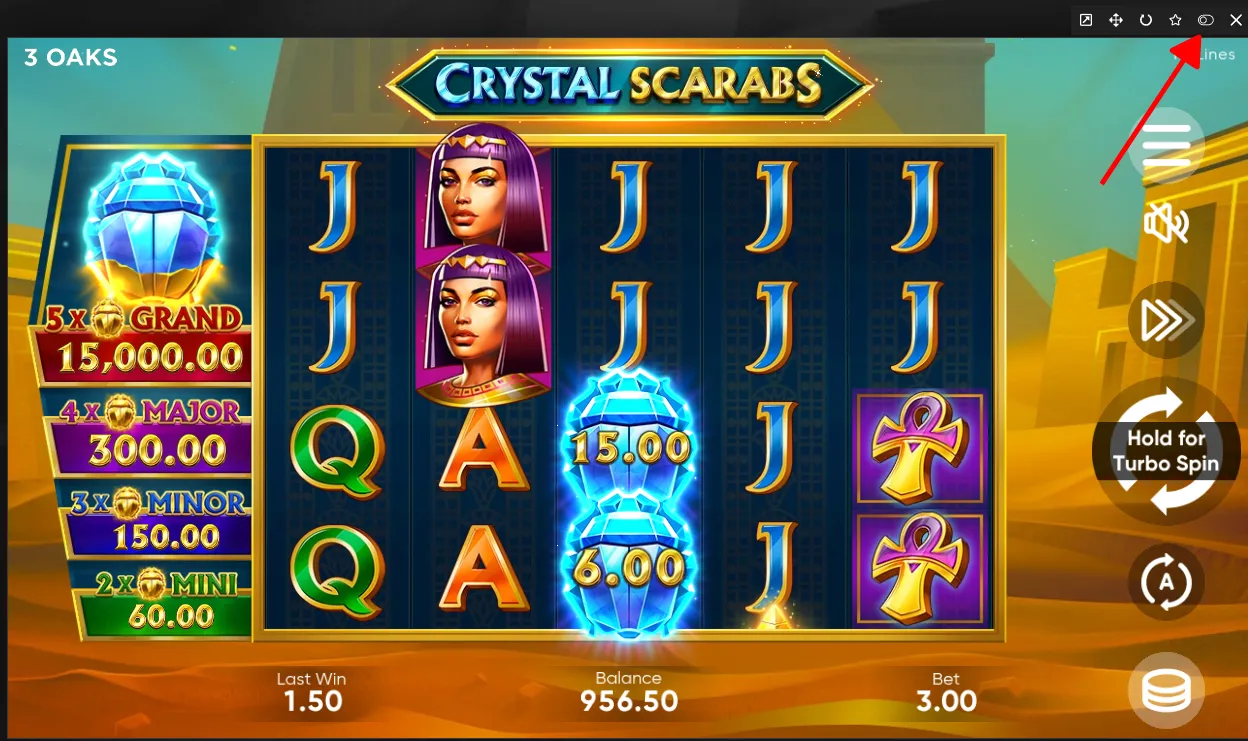Spin the reels
1248x741 pixels.
pyautogui.click(x=1166, y=452)
